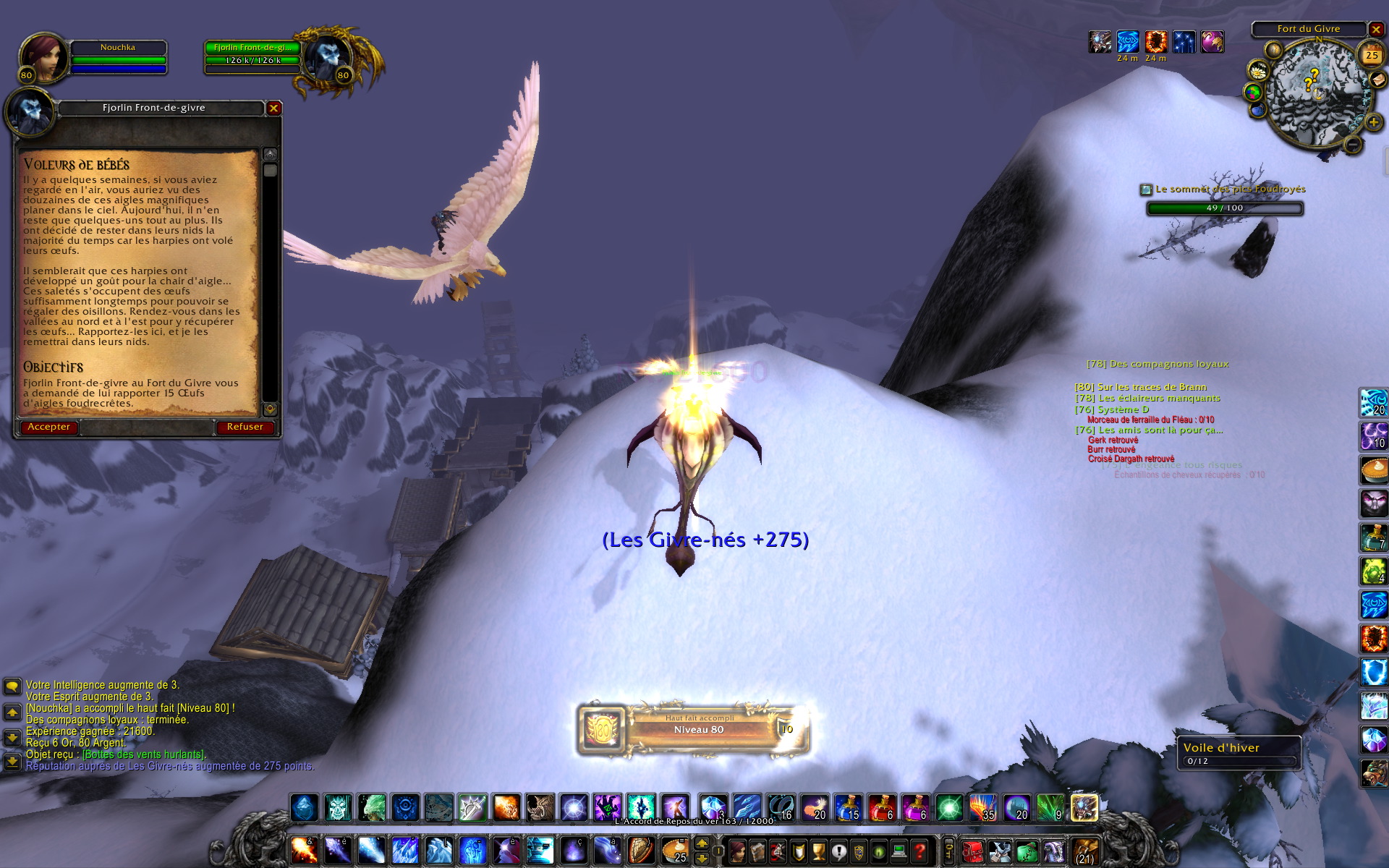Zoom out the minimap with the minus button
Viewport: 1389px width, 868px height.
[x=1352, y=145]
